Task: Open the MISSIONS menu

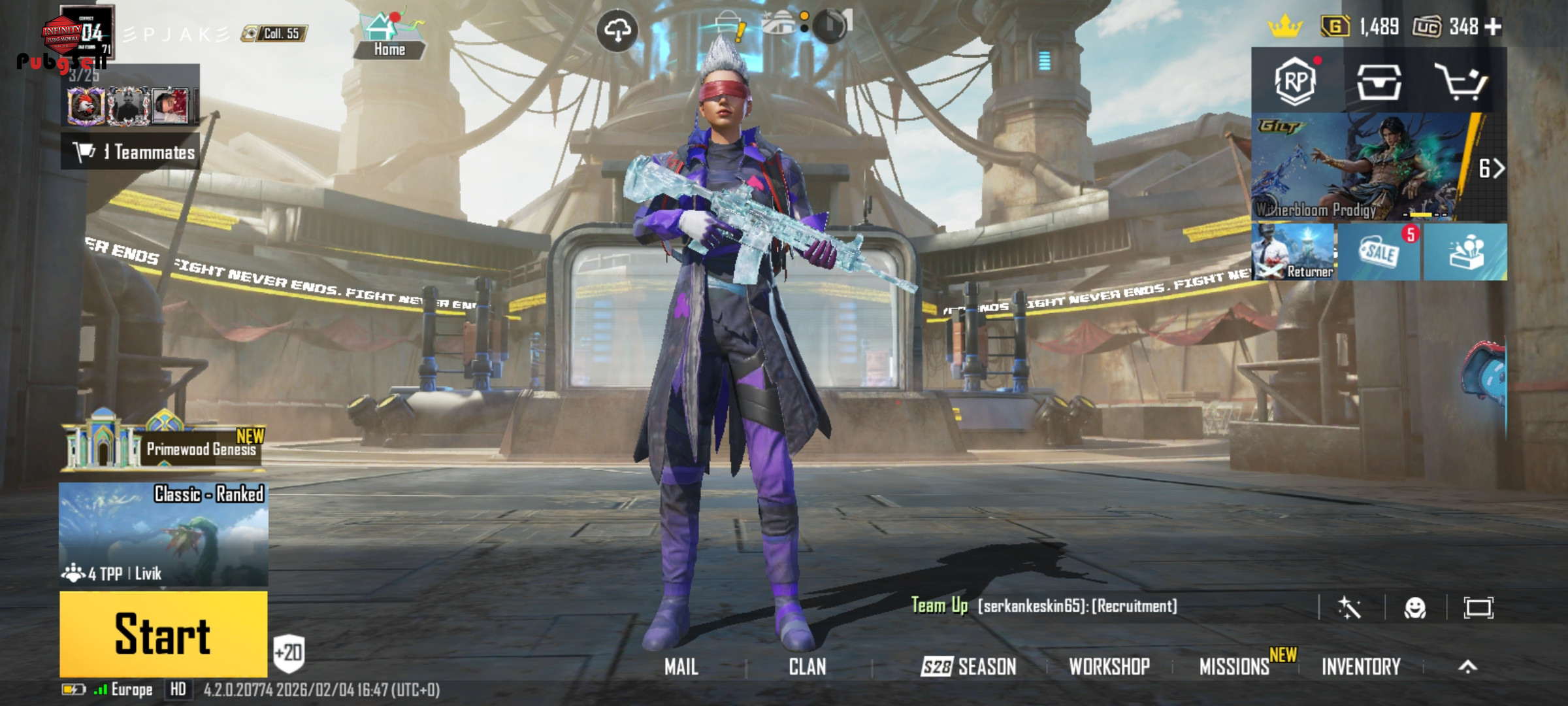Action: (x=1234, y=667)
